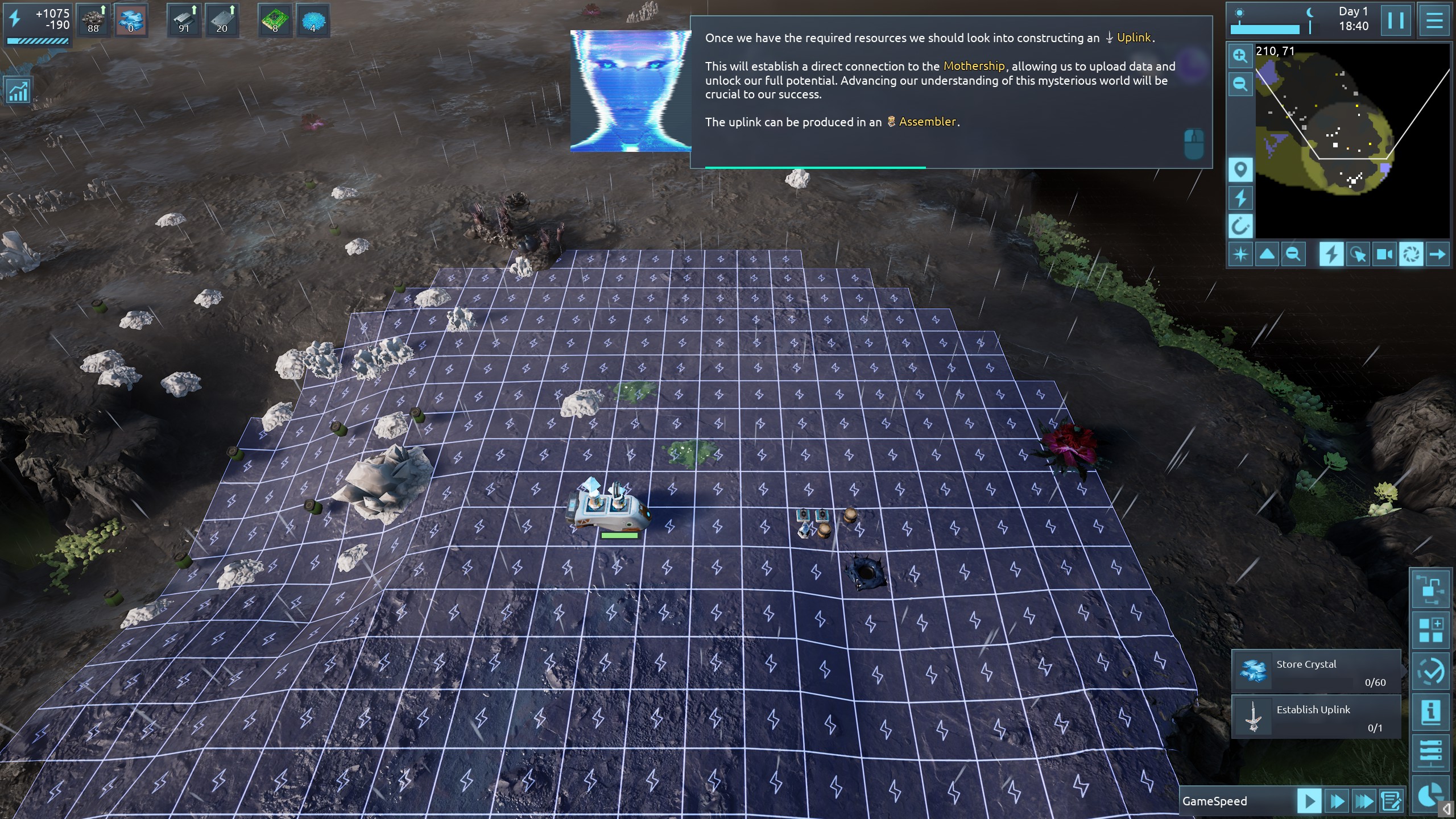Open the info book encyclopedia
Screen dimensions: 1456x819
[x=1430, y=712]
